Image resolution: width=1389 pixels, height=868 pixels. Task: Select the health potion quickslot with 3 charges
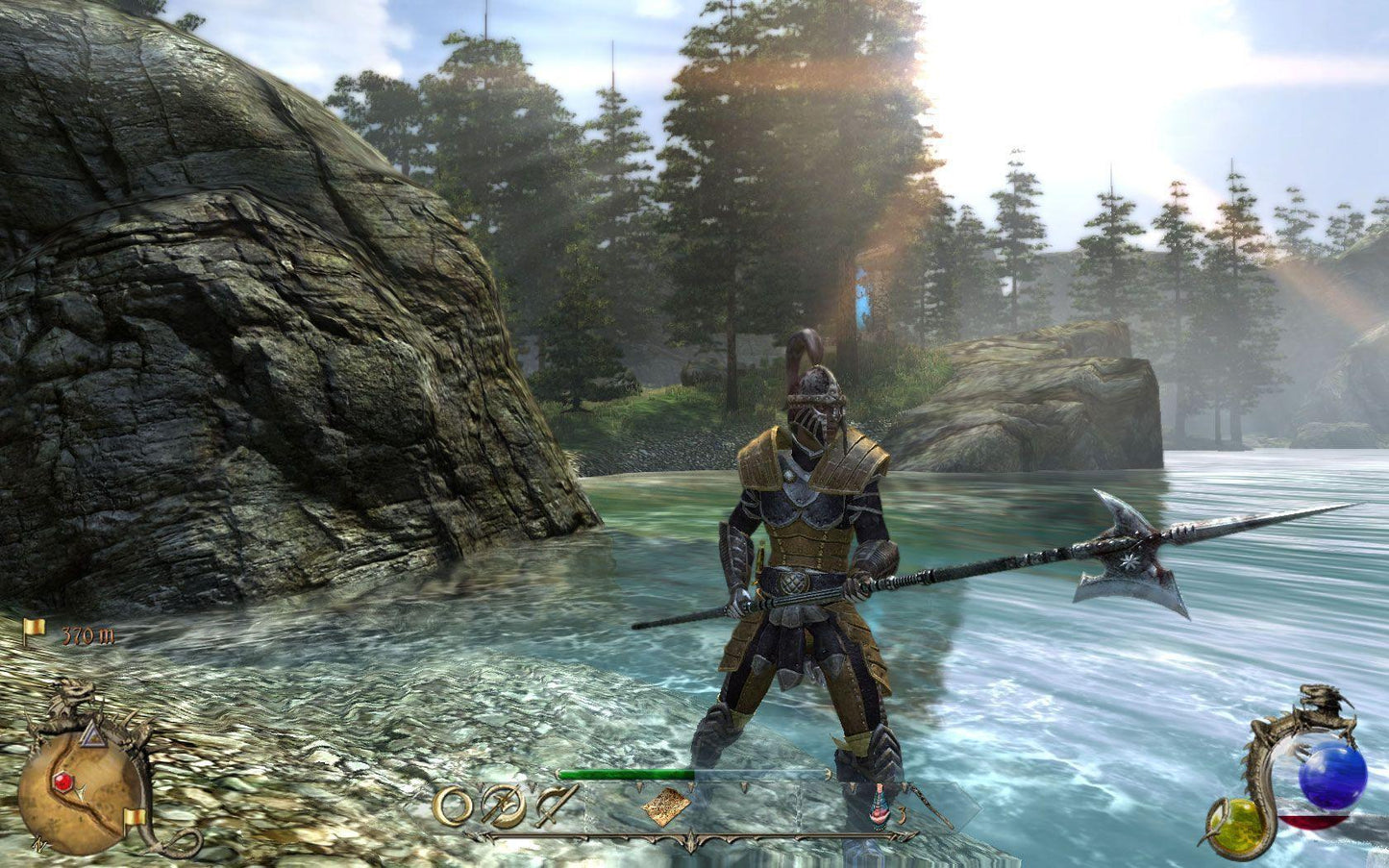coord(881,807)
